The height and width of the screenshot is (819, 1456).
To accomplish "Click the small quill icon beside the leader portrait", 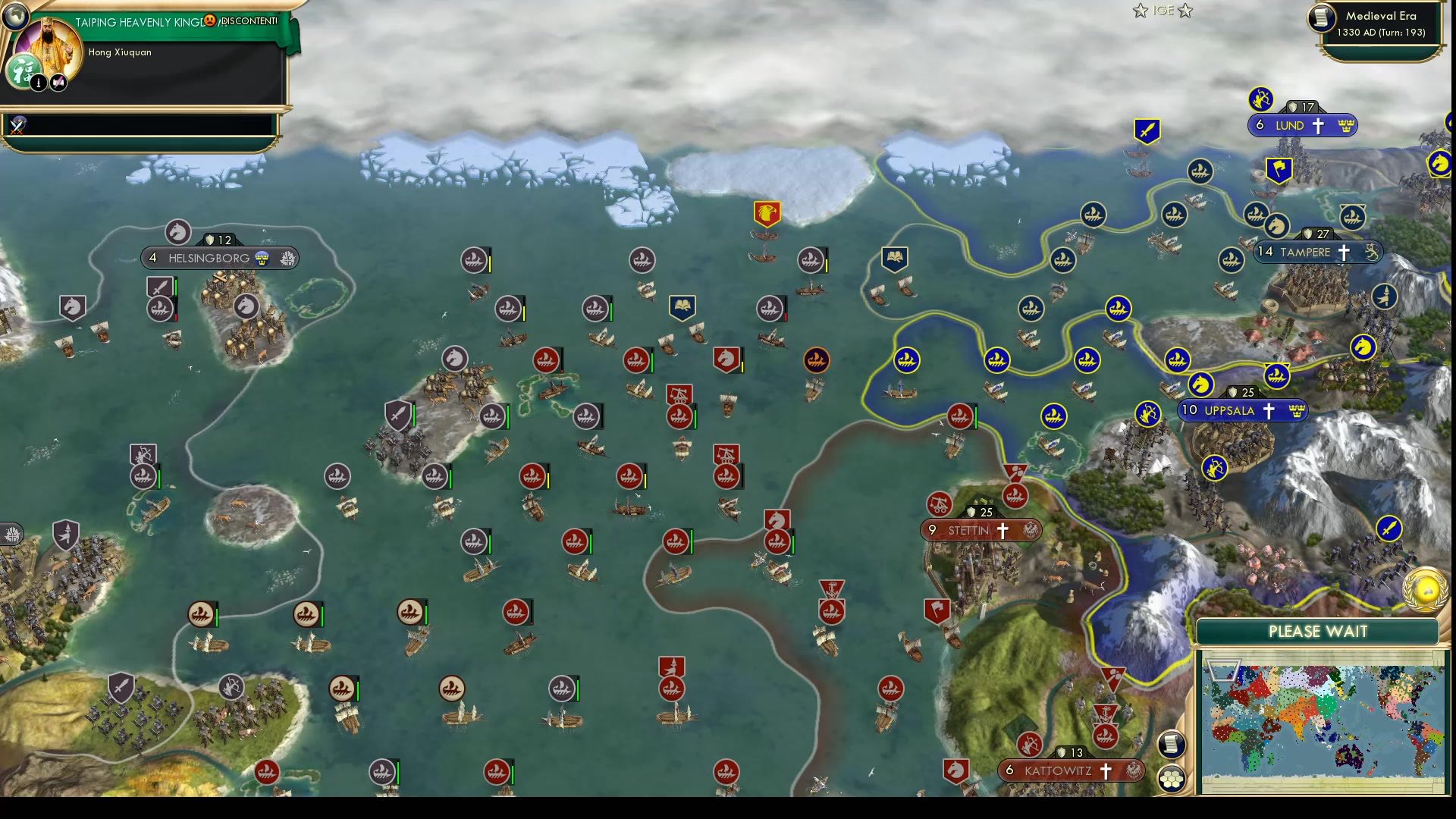I will tap(58, 82).
